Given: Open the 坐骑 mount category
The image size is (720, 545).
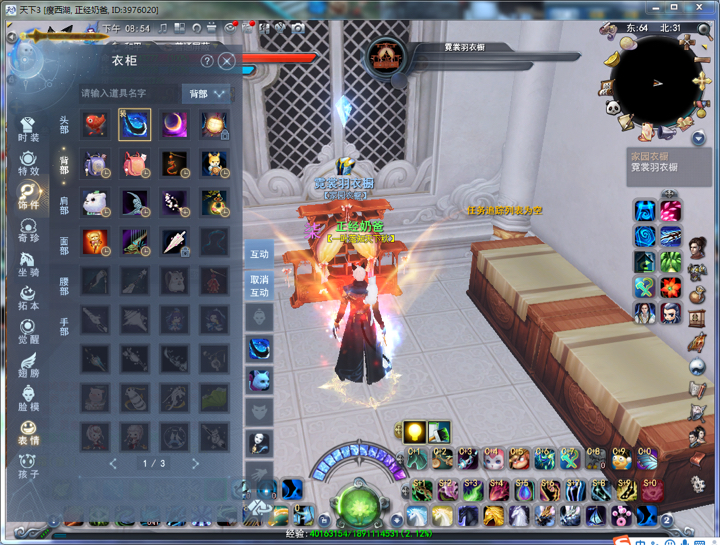Looking at the screenshot, I should pyautogui.click(x=29, y=265).
